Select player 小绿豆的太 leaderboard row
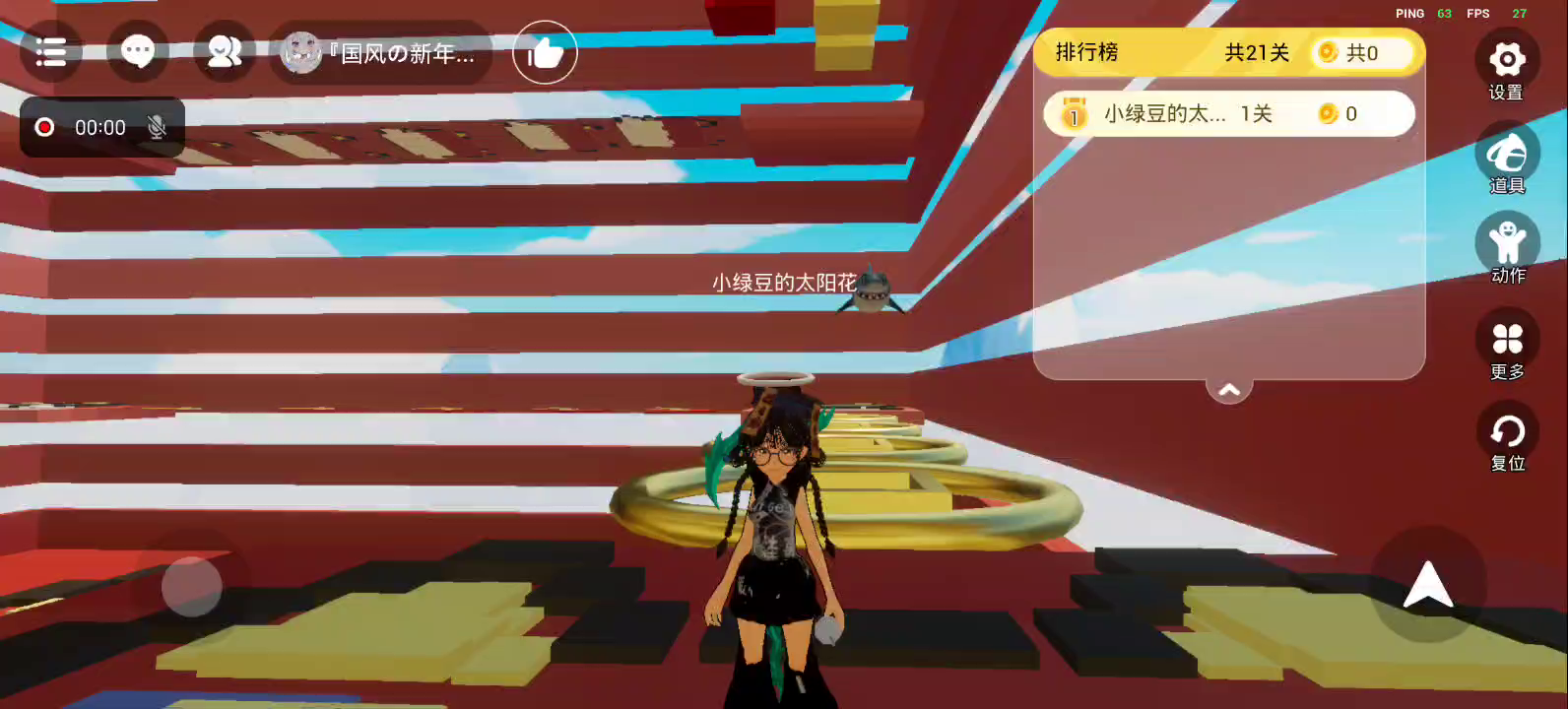The image size is (1568, 709). 1228,114
